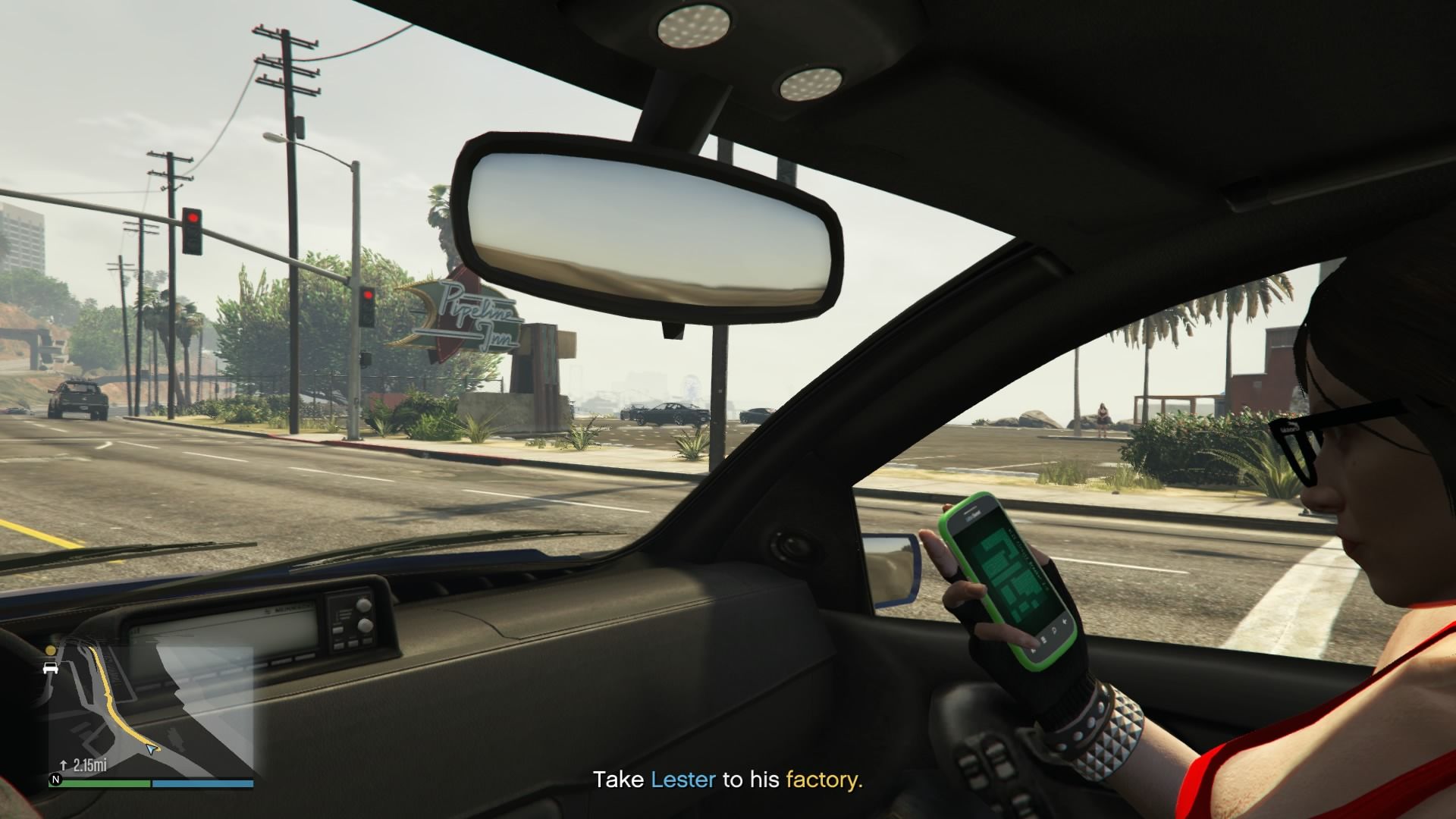Tap the magnifier search icon on the phone
The image size is (1456, 819).
(1054, 631)
